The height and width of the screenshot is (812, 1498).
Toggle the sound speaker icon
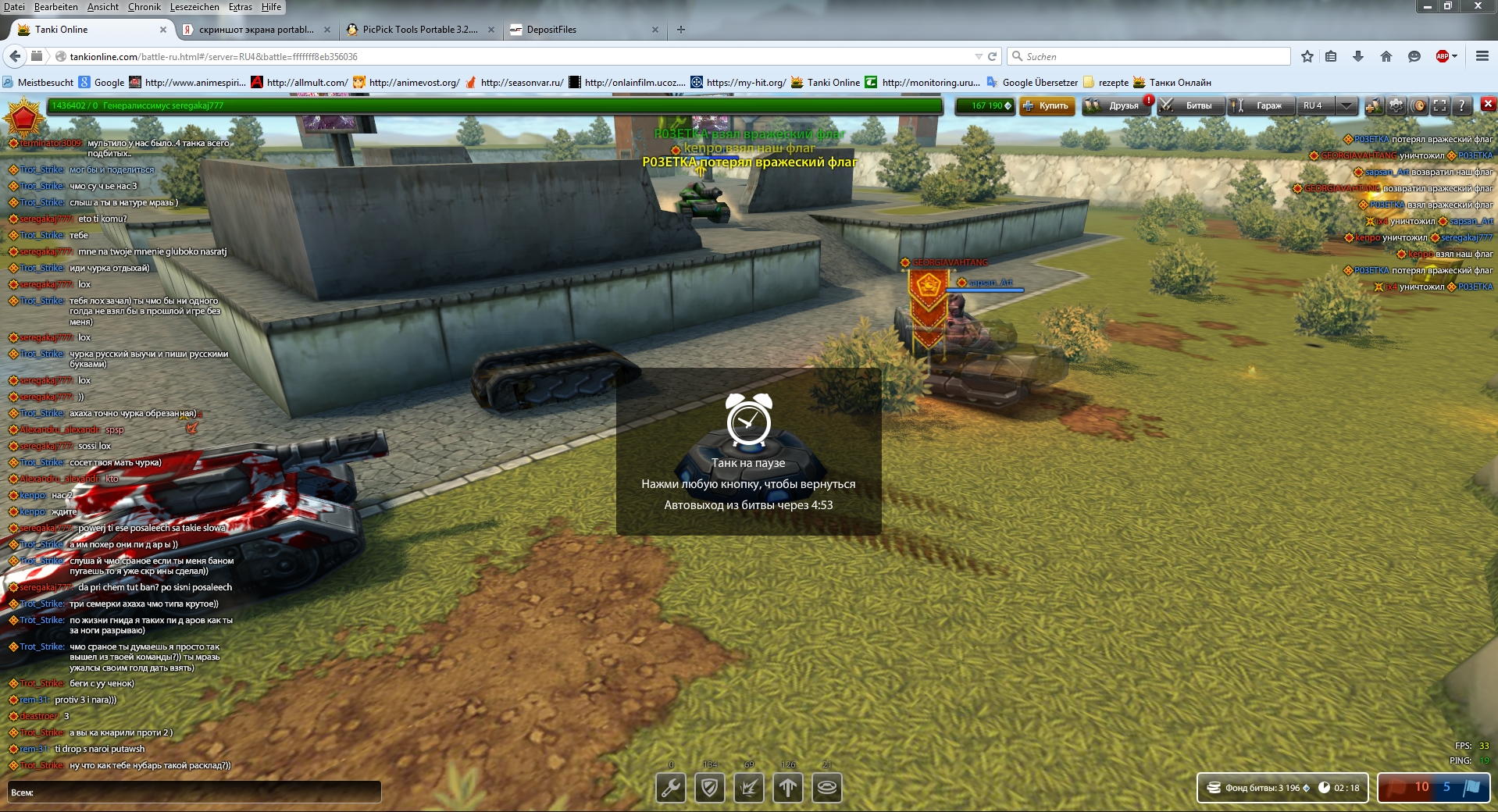pos(1419,106)
